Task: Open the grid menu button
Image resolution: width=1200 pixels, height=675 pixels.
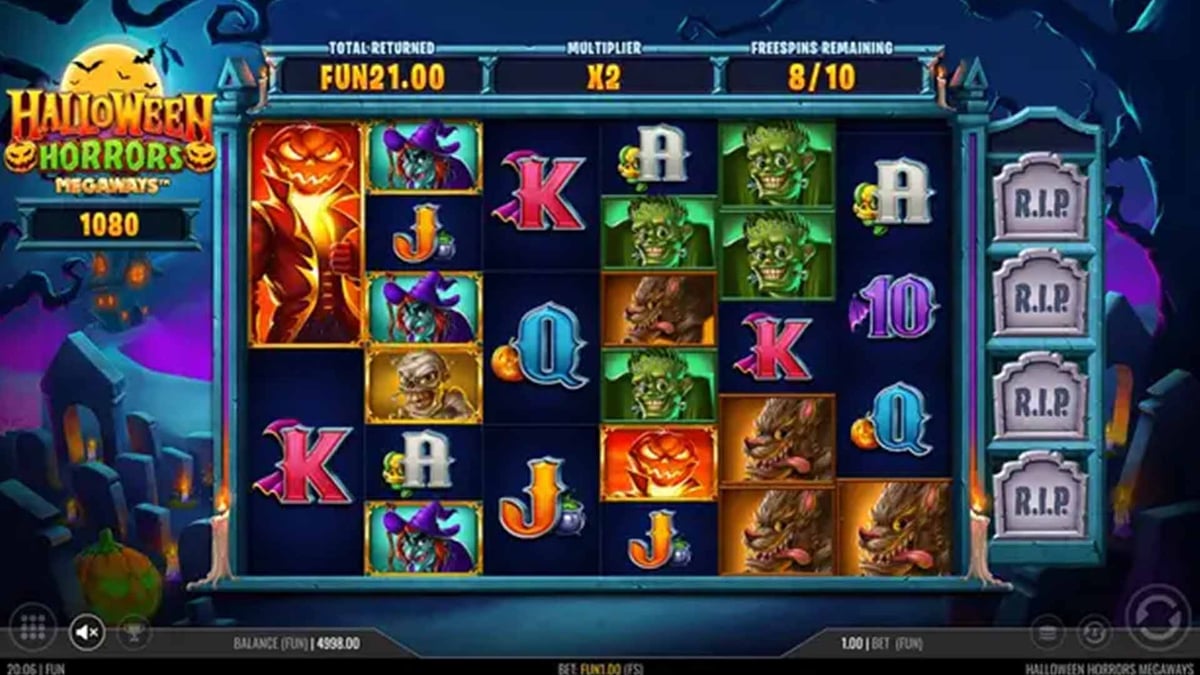Action: point(33,630)
